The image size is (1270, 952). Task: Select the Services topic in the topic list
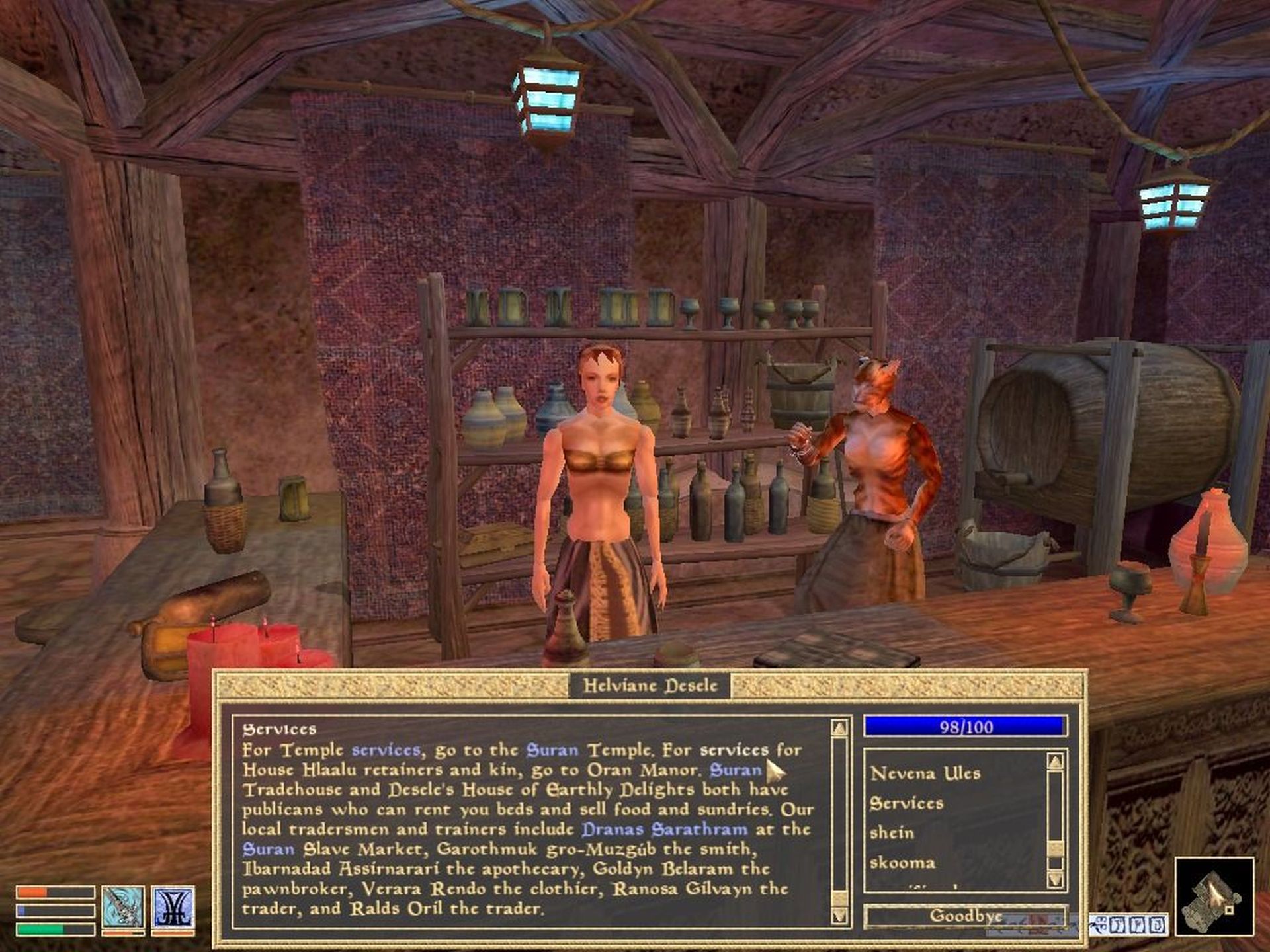(906, 803)
